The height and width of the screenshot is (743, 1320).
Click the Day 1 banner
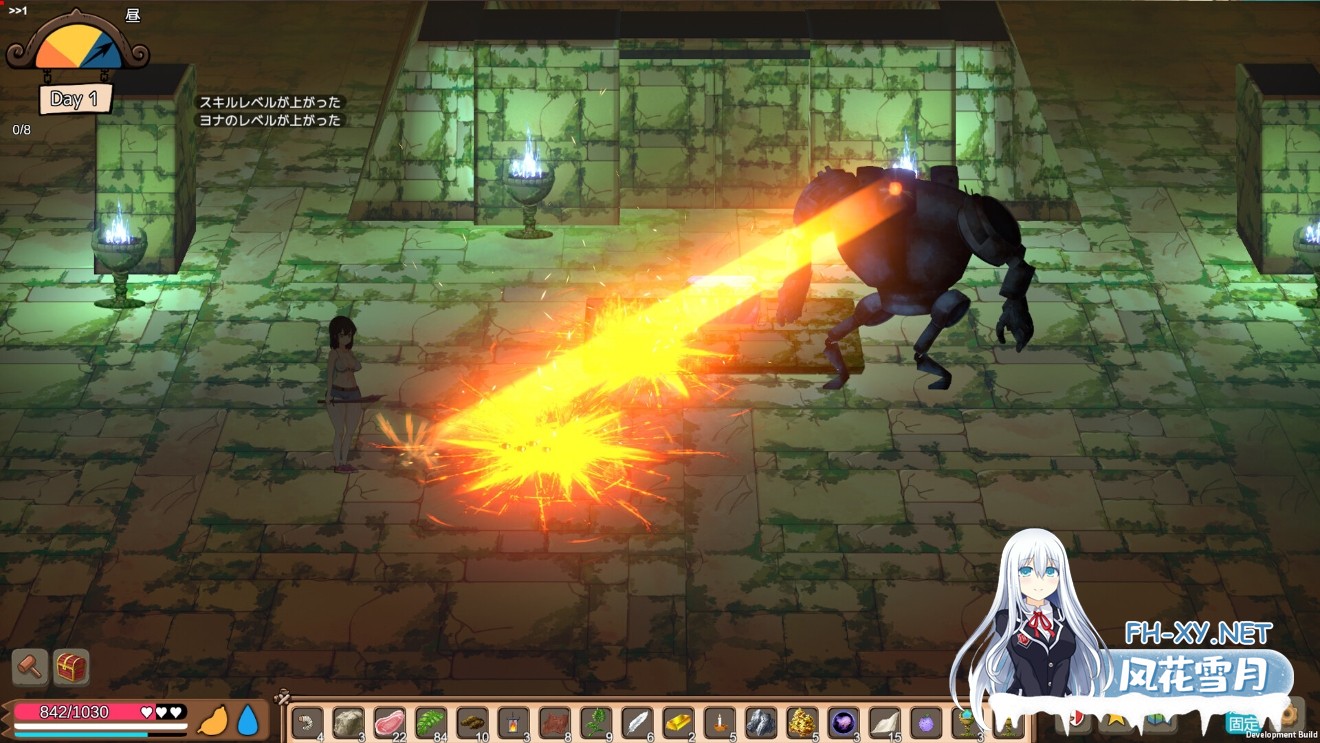(x=75, y=98)
